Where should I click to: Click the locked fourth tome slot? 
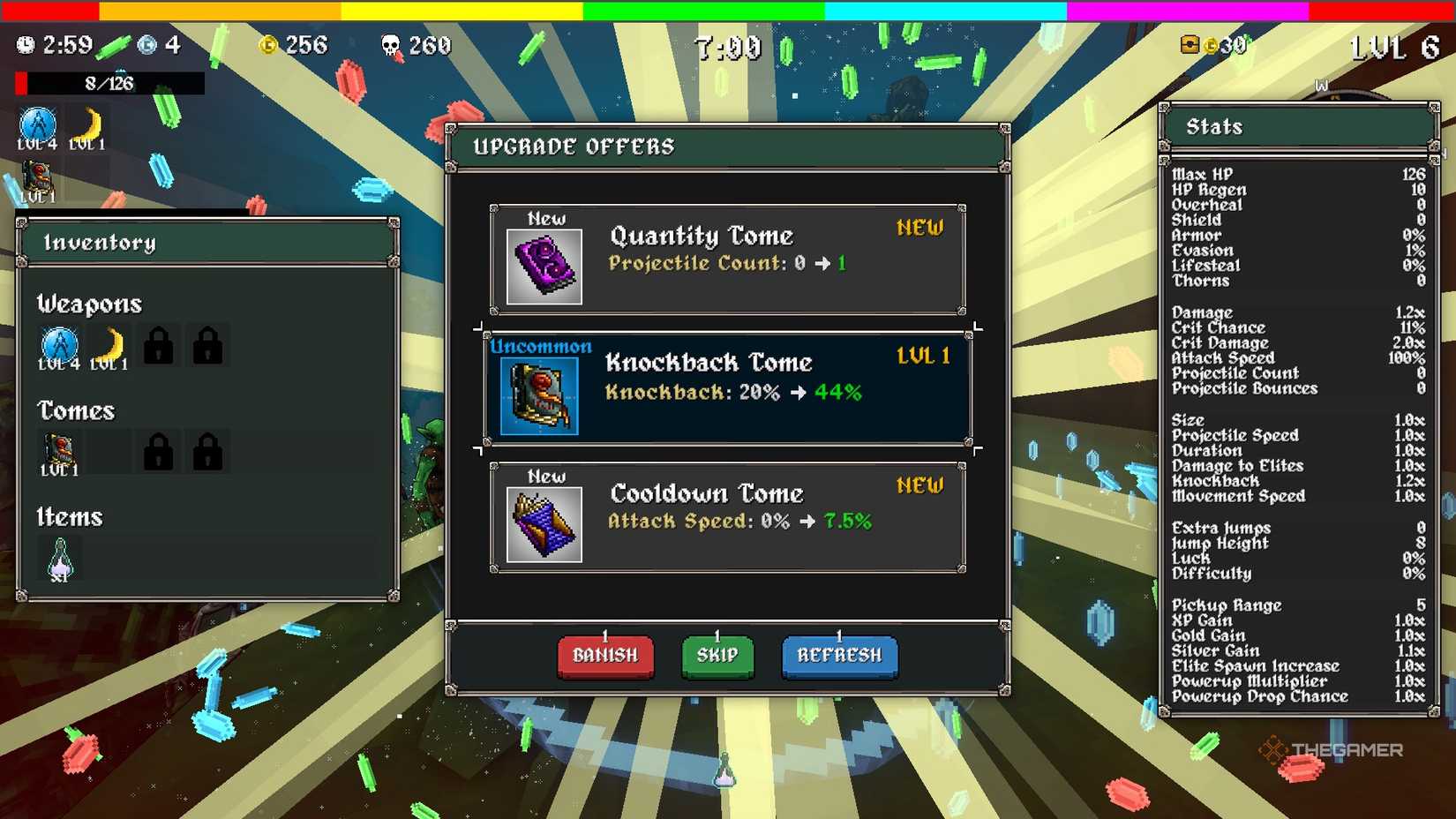(x=207, y=450)
